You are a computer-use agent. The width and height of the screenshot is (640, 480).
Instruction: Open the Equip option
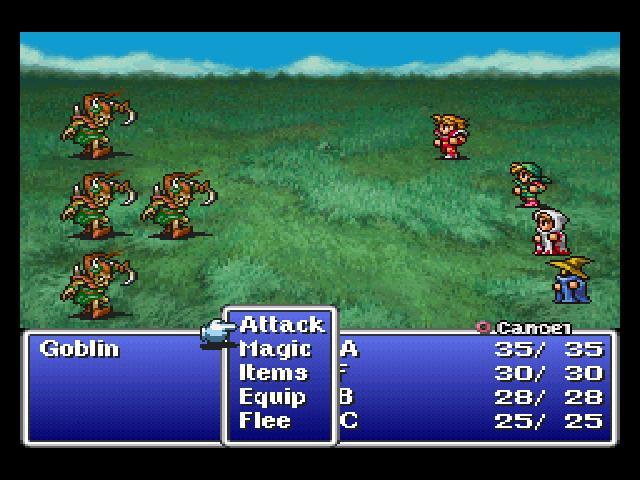click(272, 397)
